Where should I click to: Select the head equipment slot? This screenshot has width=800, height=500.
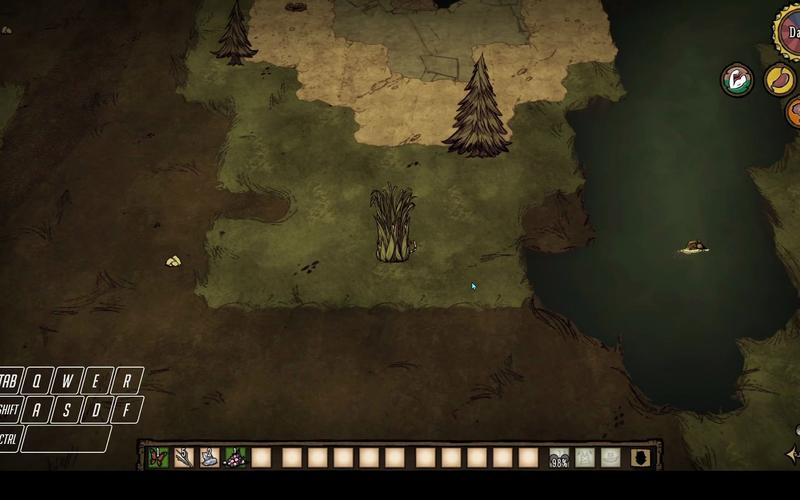tap(610, 458)
